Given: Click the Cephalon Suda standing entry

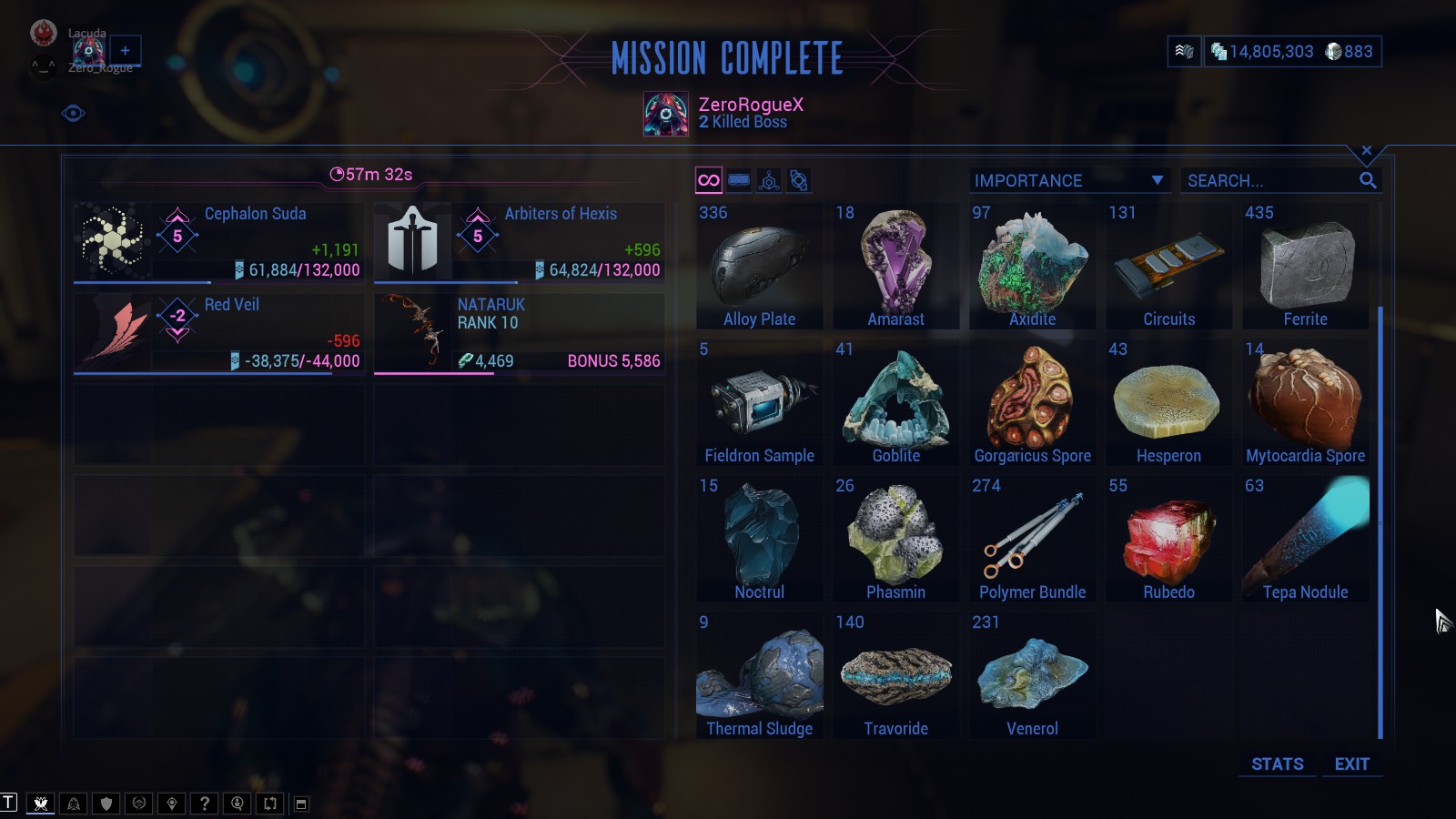Looking at the screenshot, I should pos(218,241).
